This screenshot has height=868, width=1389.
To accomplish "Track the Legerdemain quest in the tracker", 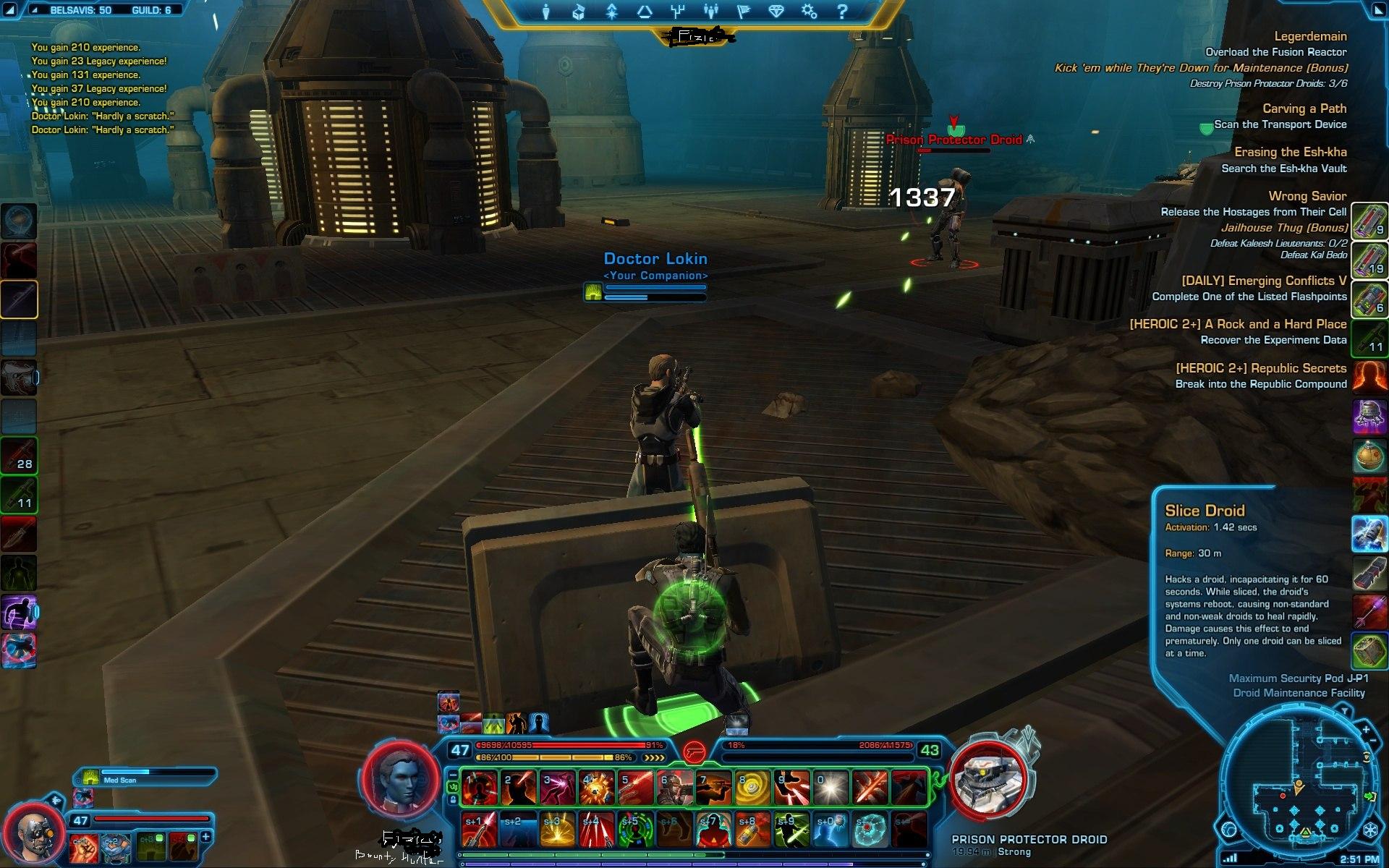I will 1310,36.
